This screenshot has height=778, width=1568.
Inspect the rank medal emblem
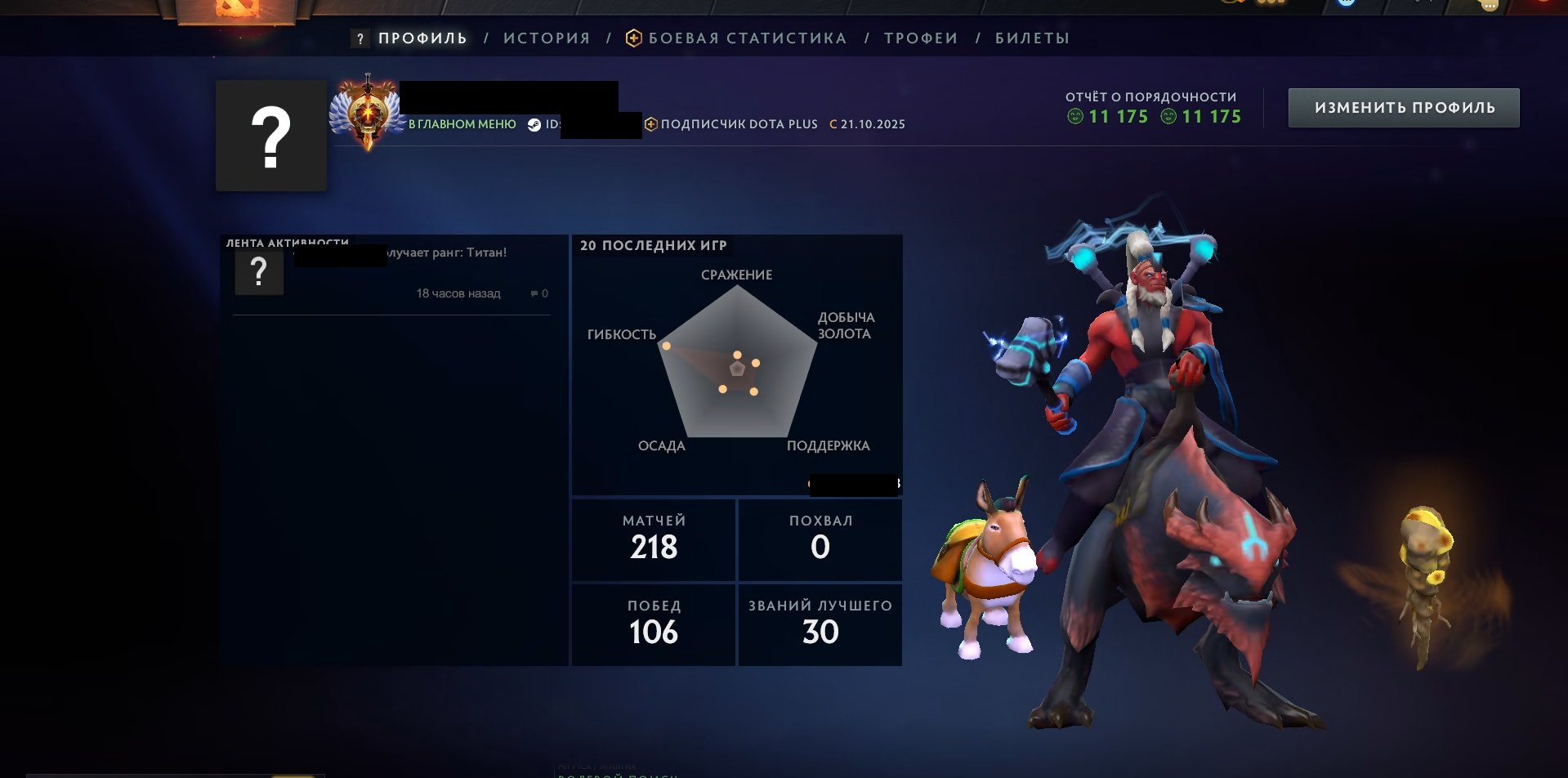(368, 114)
